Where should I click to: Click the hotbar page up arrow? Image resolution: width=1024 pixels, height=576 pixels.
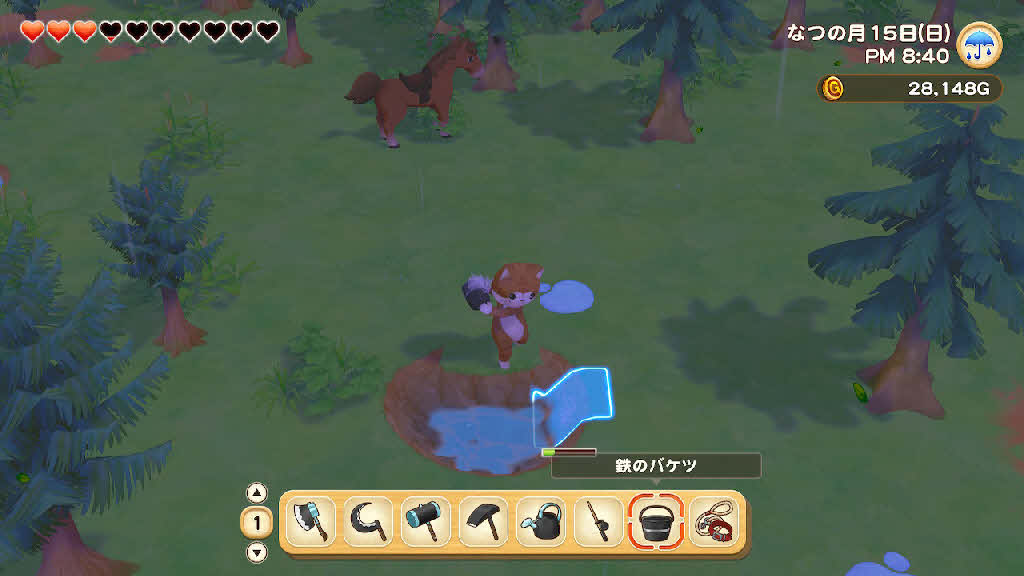[x=257, y=492]
